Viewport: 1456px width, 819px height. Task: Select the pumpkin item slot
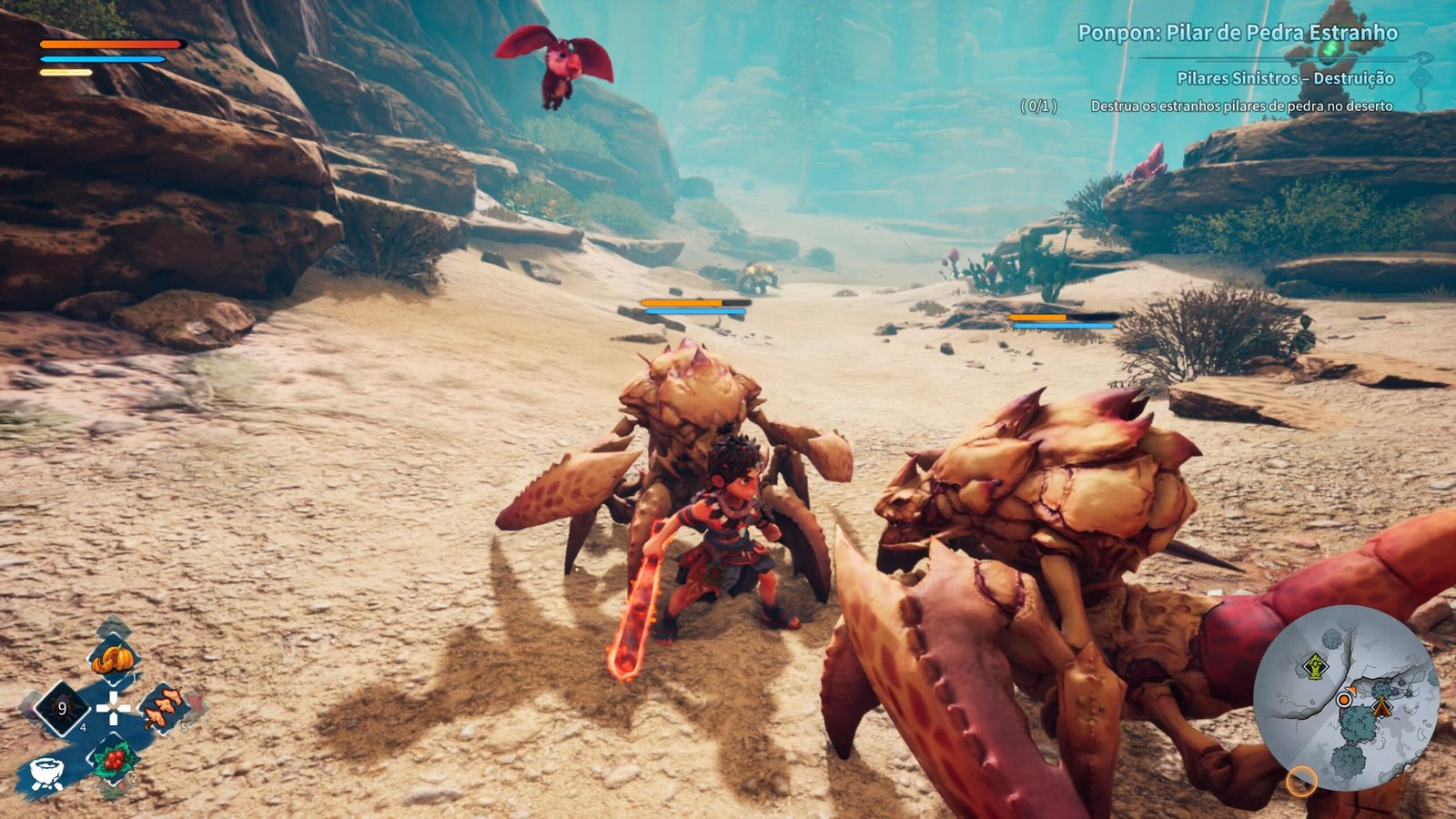pyautogui.click(x=114, y=657)
